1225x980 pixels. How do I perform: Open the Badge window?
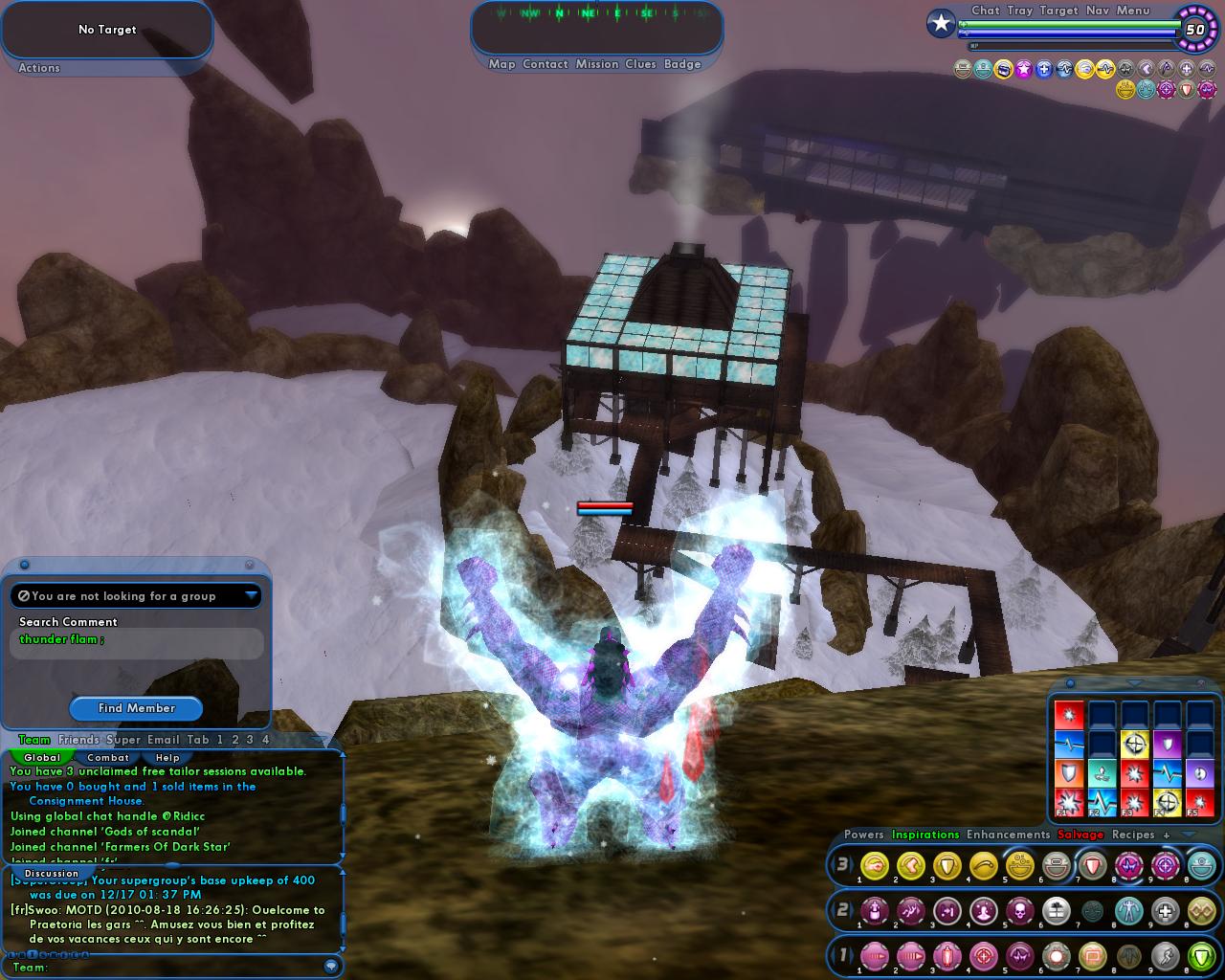pos(682,64)
